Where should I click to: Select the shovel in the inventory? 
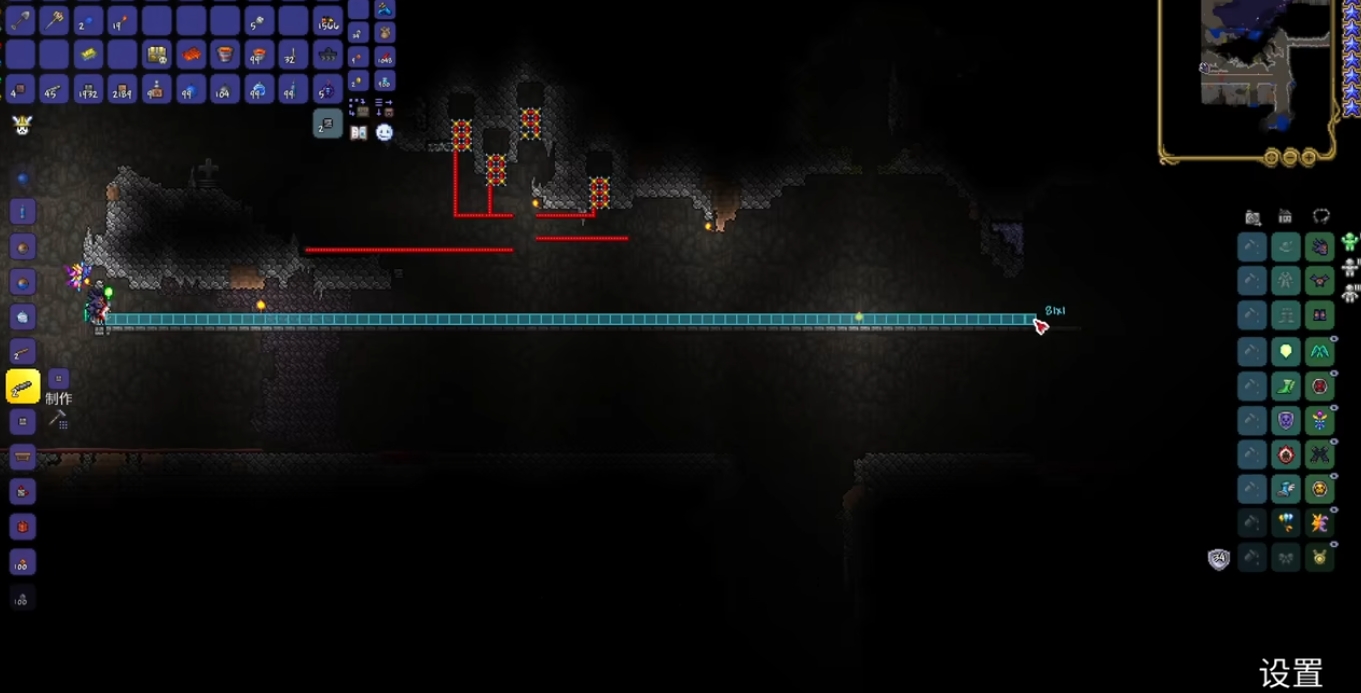click(20, 19)
